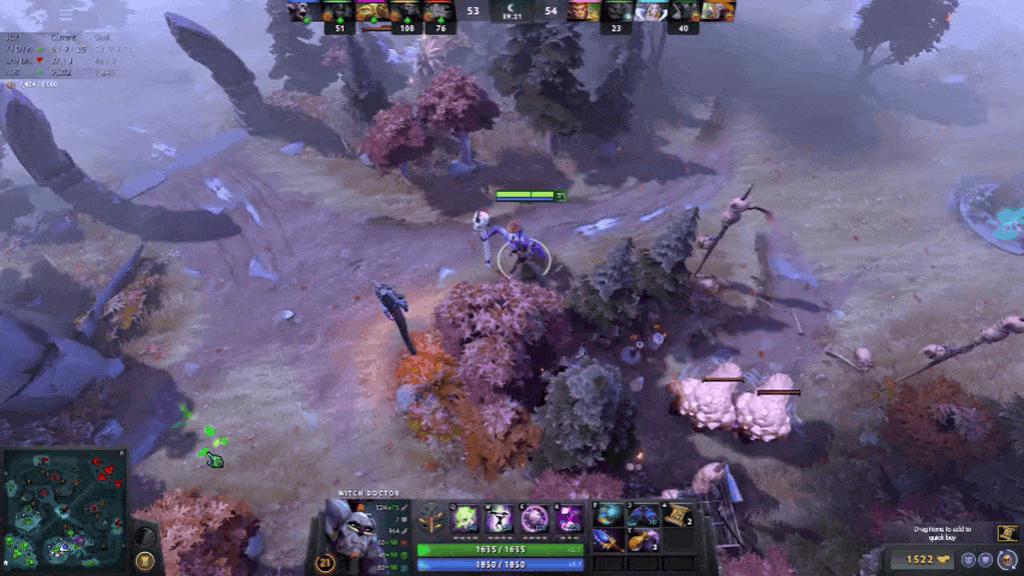Click the day-night clock at top center
The width and height of the screenshot is (1024, 576).
[x=512, y=12]
